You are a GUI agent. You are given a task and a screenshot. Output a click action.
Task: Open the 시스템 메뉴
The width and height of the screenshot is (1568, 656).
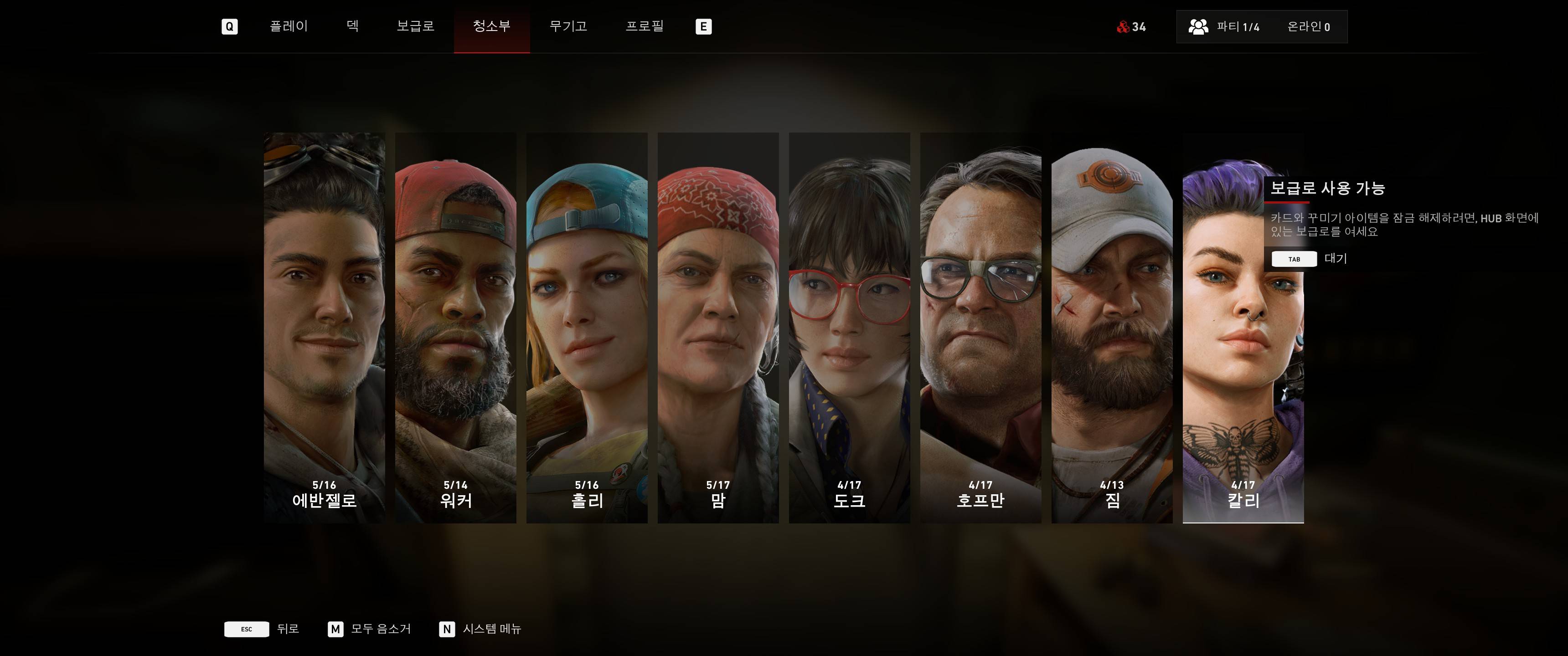coord(480,629)
